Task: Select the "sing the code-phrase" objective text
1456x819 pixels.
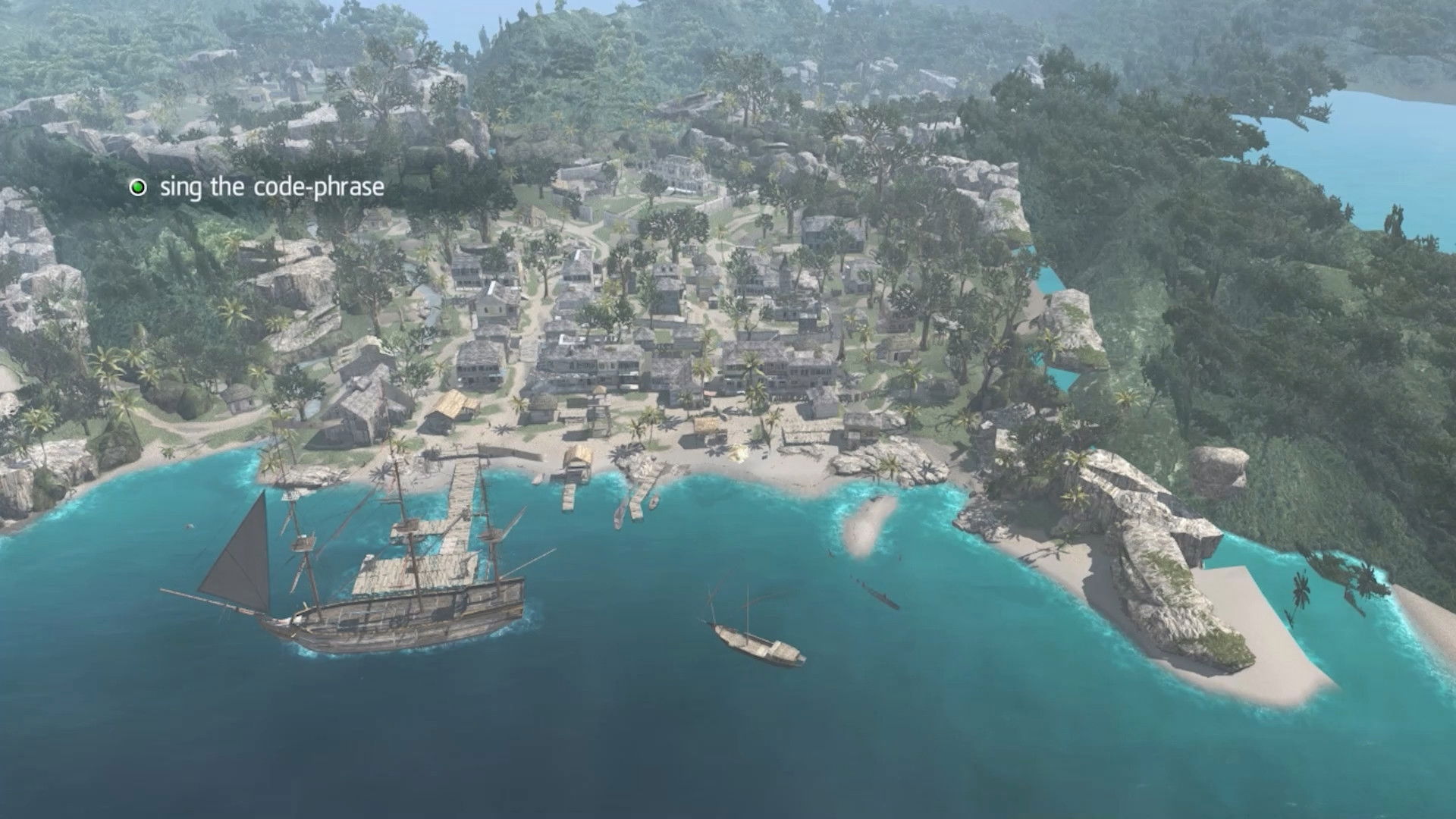Action: click(269, 187)
